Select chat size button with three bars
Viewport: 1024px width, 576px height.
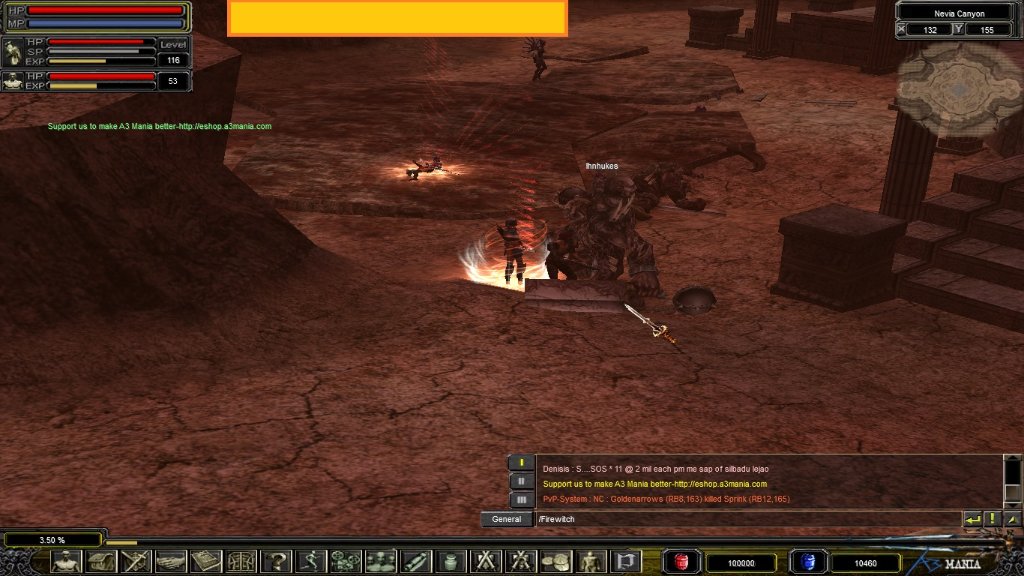521,499
